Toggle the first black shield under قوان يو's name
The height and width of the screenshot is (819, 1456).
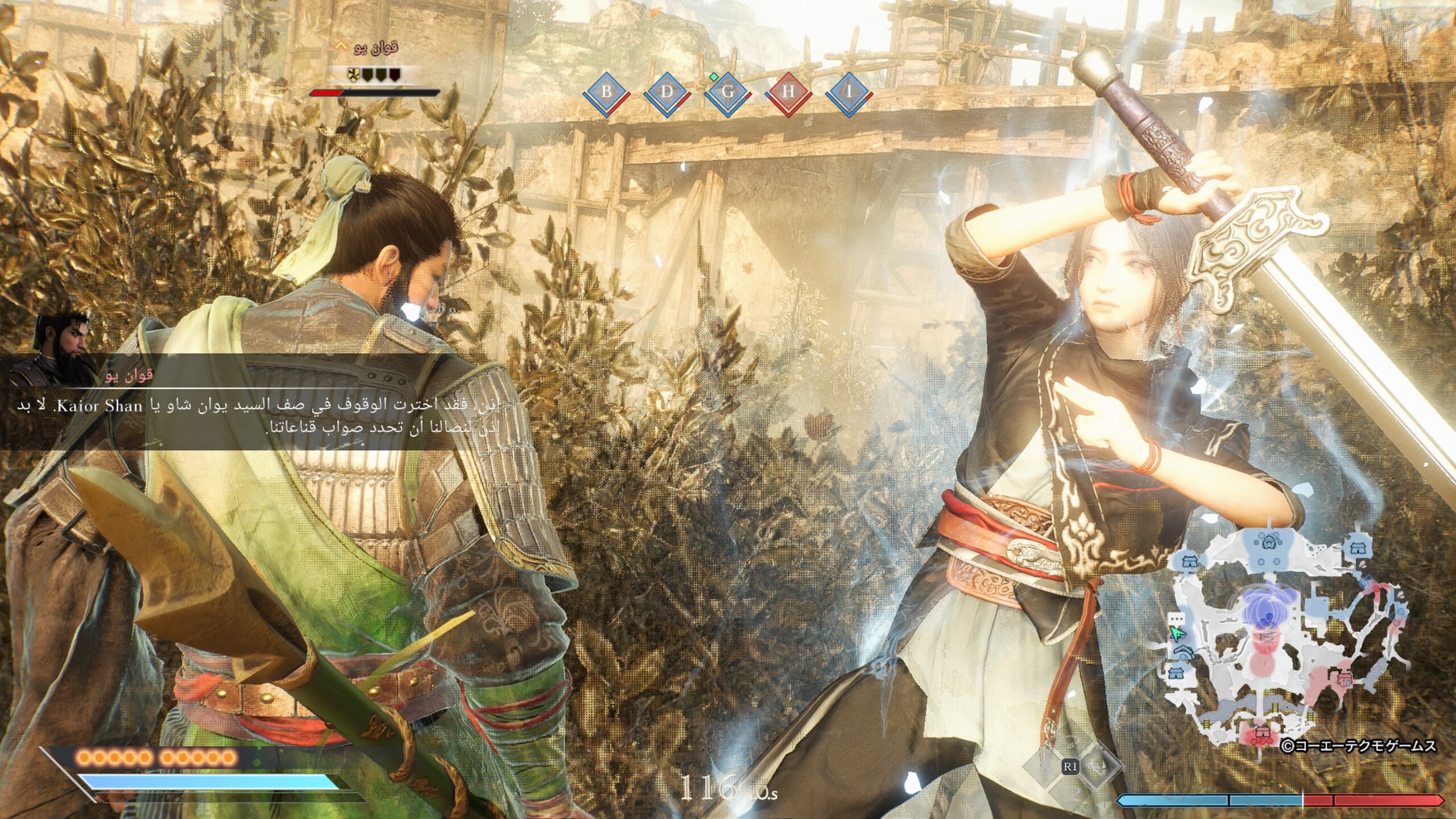pyautogui.click(x=367, y=75)
